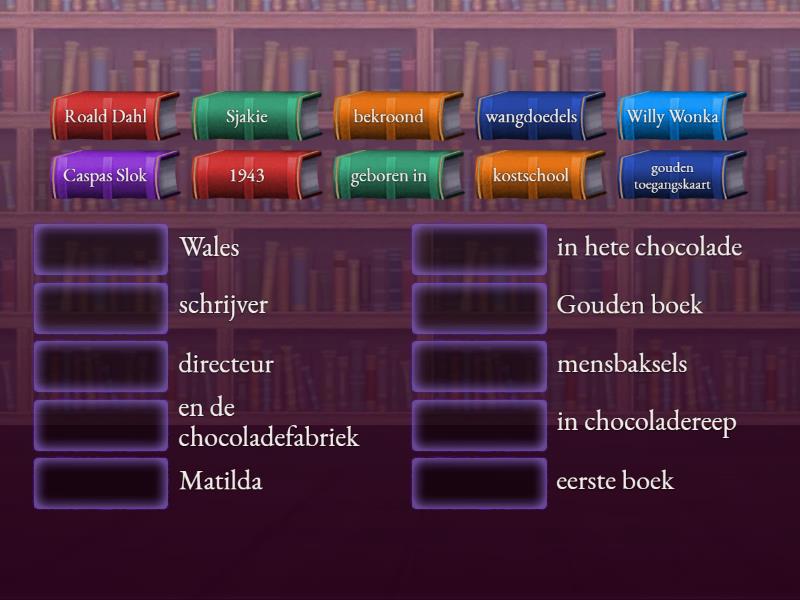Viewport: 800px width, 600px height.
Task: Select the red 1943 book
Action: [247, 175]
